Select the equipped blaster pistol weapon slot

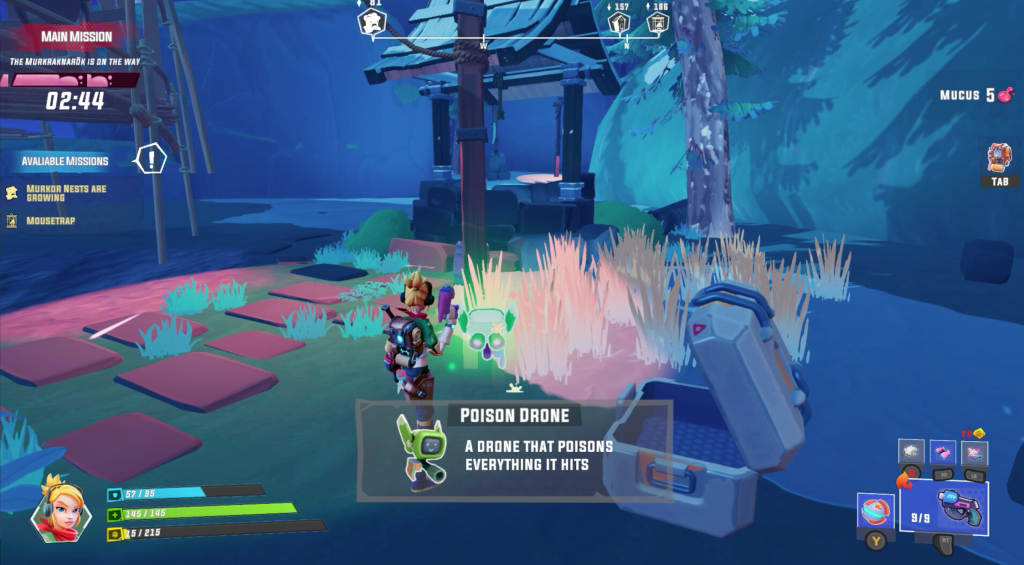[x=943, y=506]
